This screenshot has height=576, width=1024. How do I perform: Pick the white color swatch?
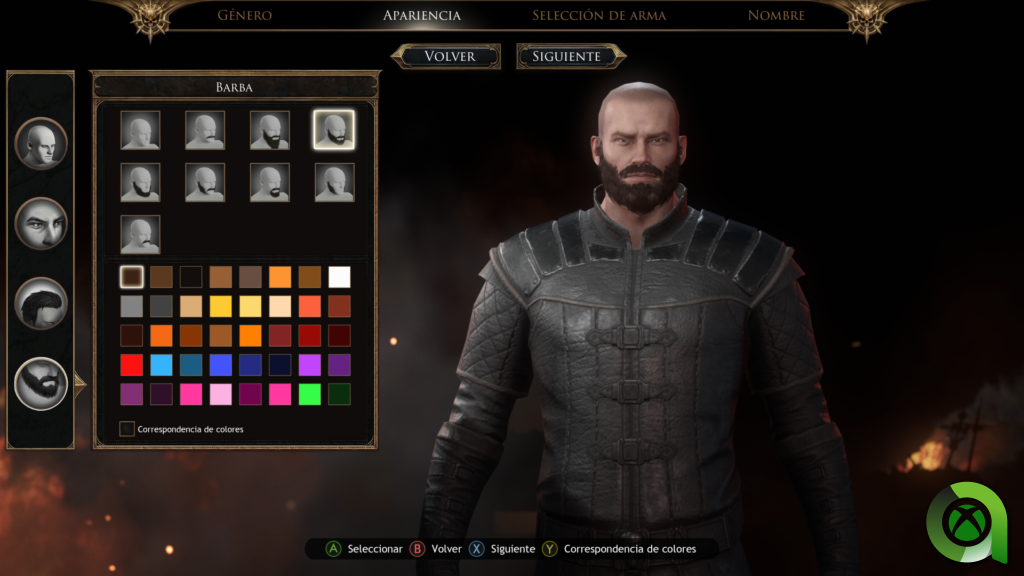[x=340, y=277]
